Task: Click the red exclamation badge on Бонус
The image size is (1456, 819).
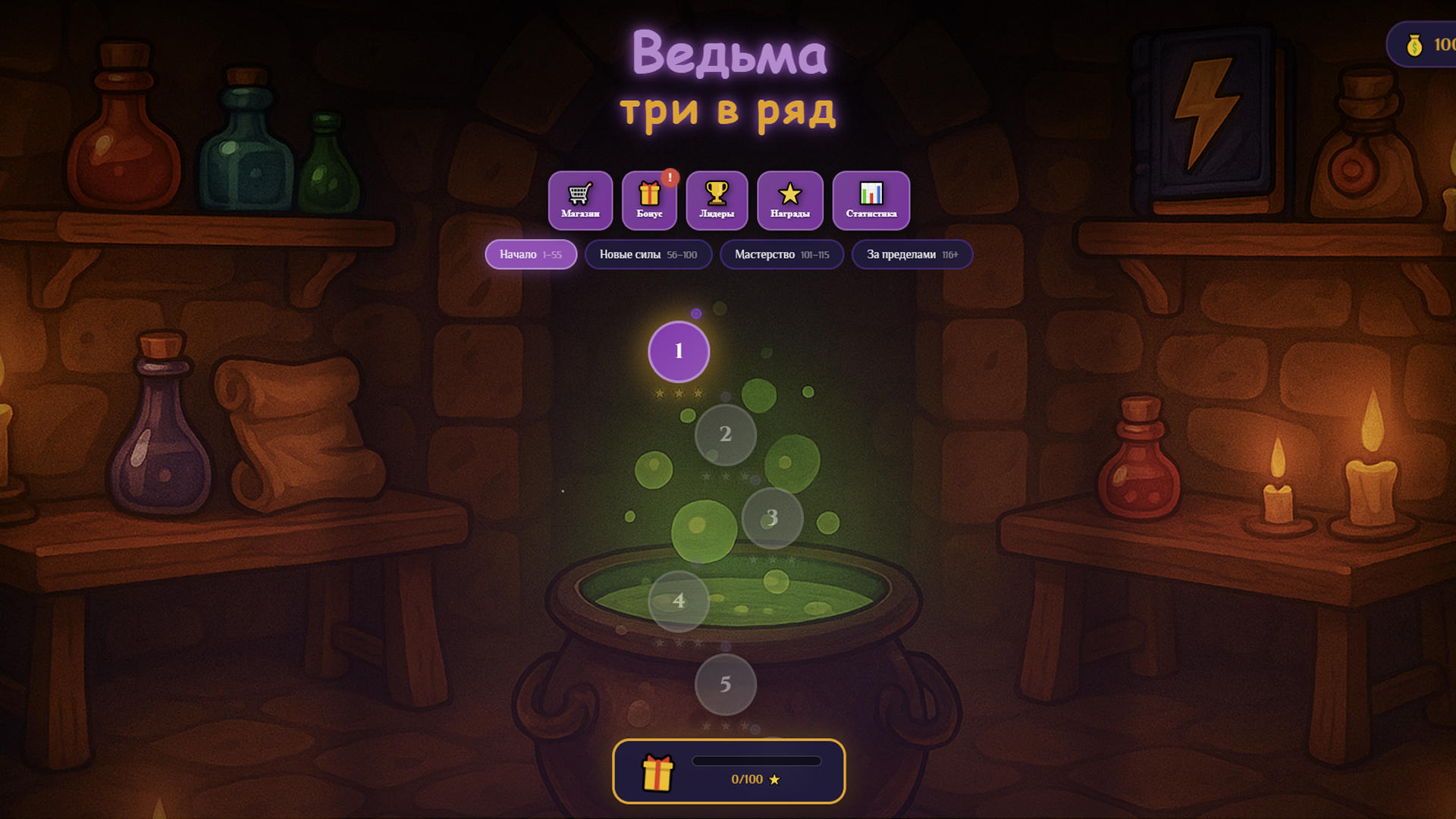Action: click(669, 176)
